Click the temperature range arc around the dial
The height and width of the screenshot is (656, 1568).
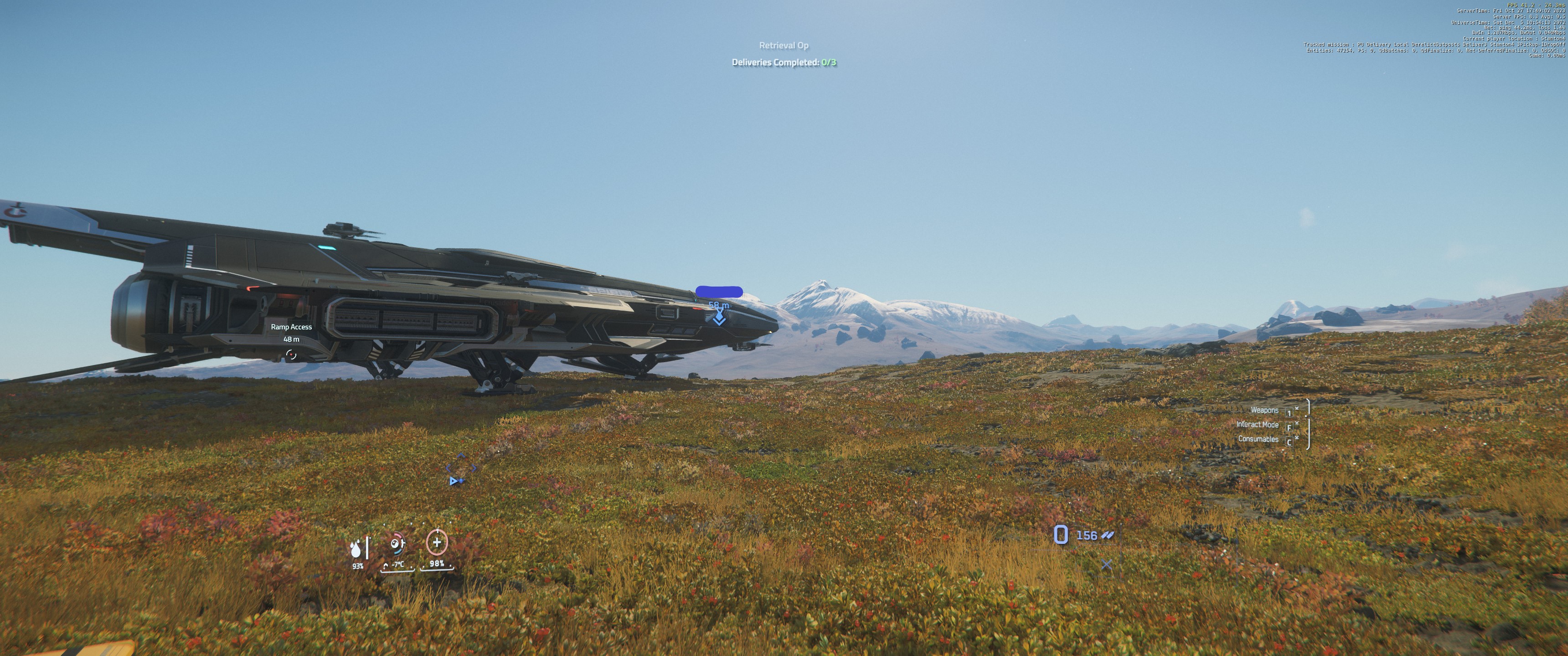[x=398, y=535]
